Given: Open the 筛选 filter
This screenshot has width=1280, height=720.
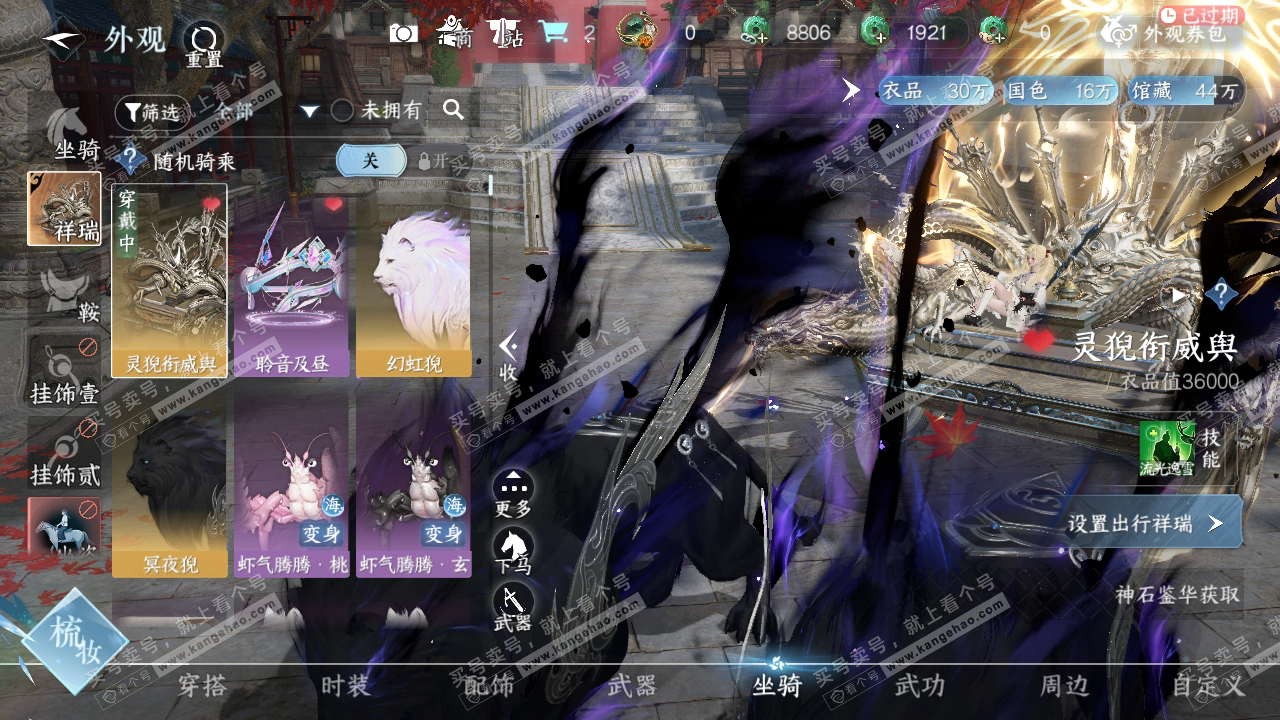Looking at the screenshot, I should coord(152,112).
